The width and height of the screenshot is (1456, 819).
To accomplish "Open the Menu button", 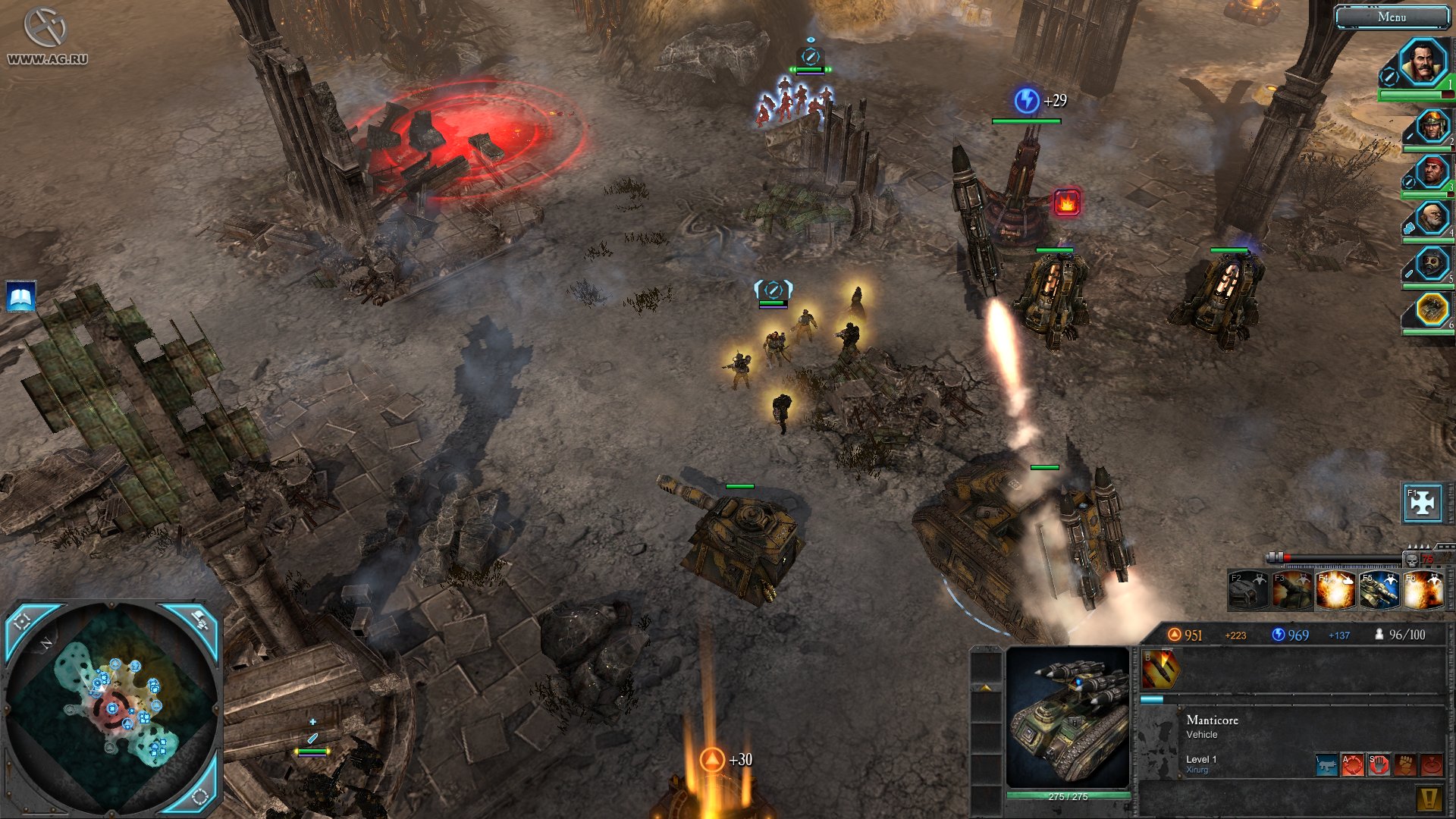I will (x=1391, y=17).
